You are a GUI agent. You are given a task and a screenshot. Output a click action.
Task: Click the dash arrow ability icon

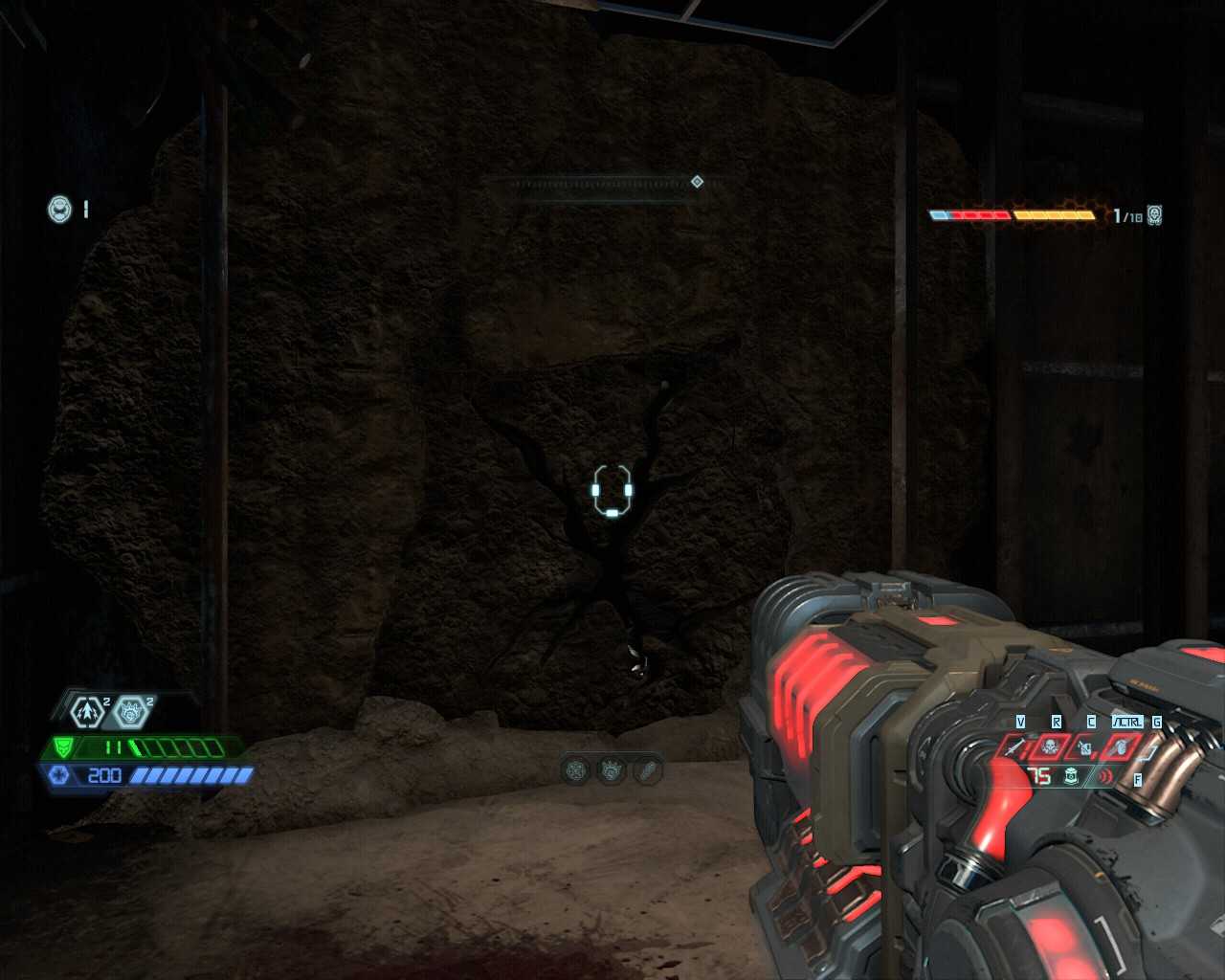(x=87, y=711)
